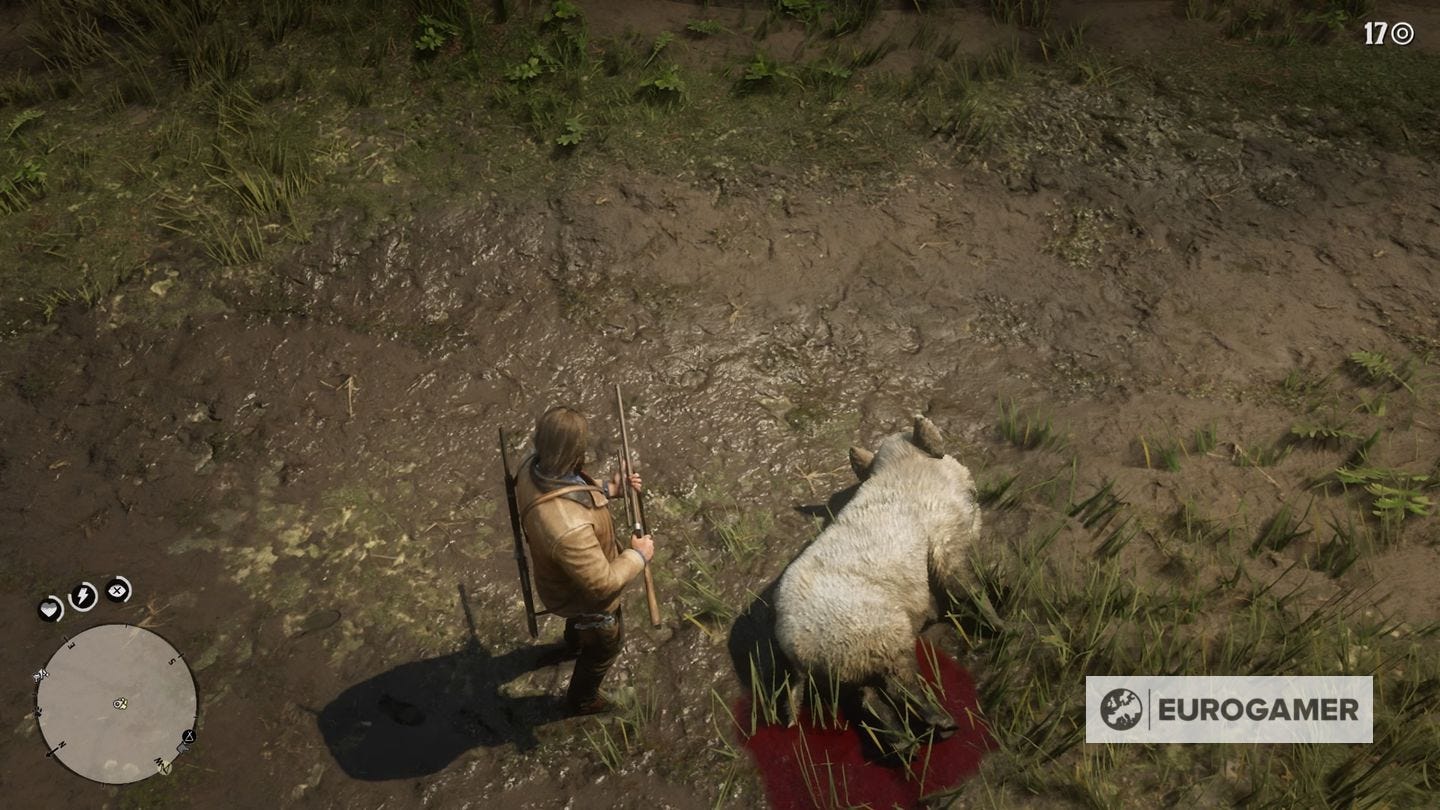Click the N compass letter on minimap
The width and height of the screenshot is (1440, 810).
60,745
